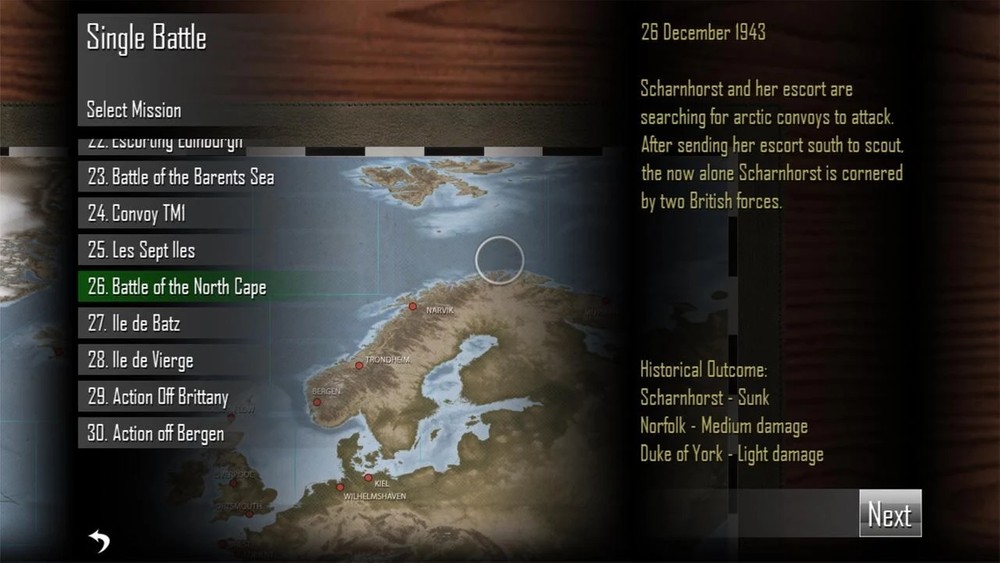Select the Ile de Vierge mission

pyautogui.click(x=140, y=360)
